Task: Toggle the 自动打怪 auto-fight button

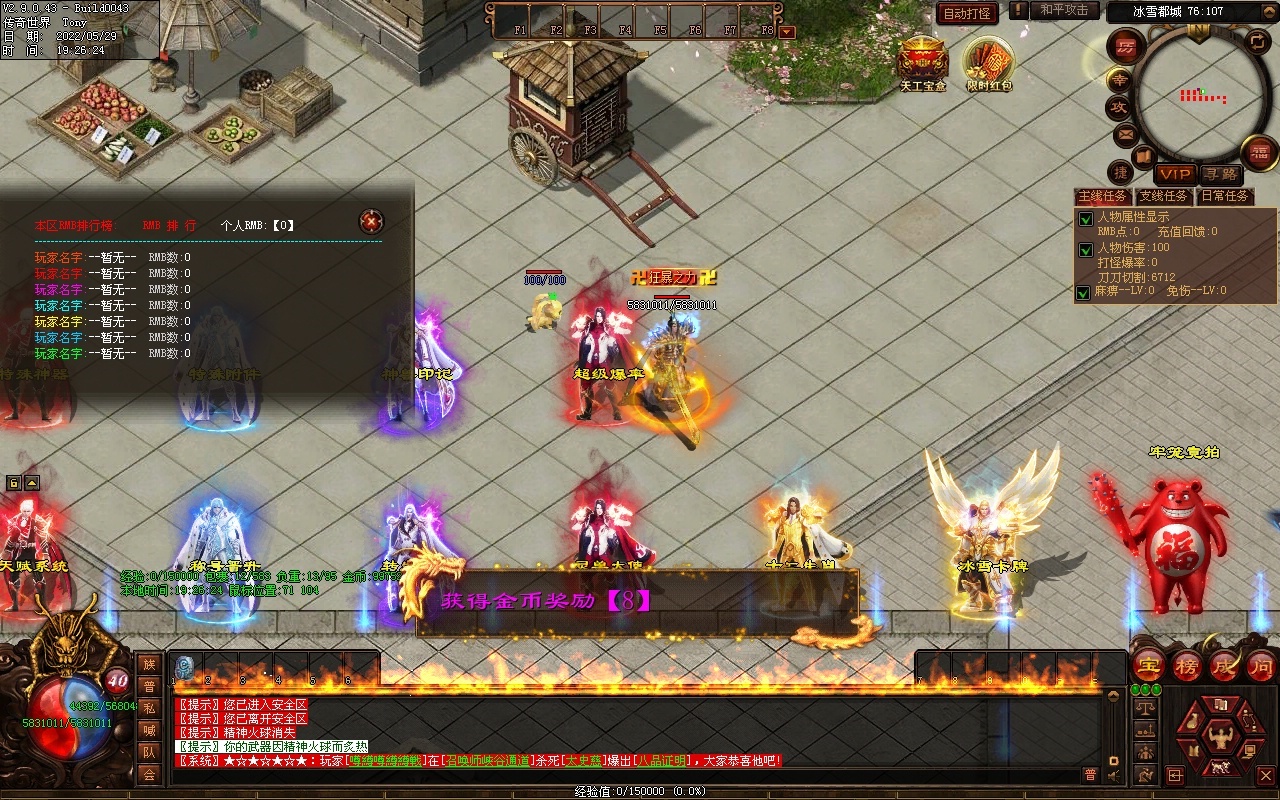Action: [x=967, y=13]
